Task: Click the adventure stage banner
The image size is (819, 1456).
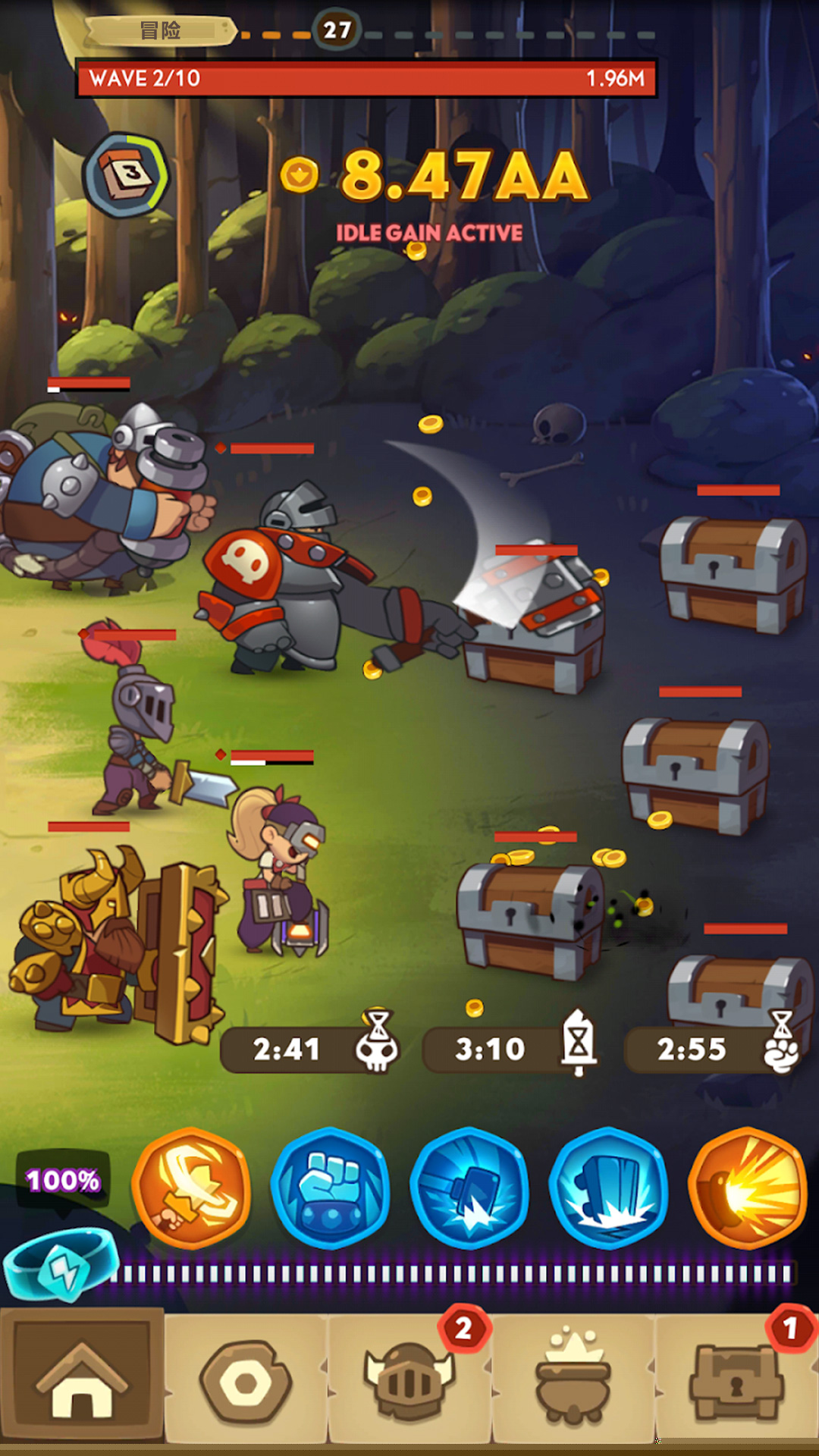Action: [x=160, y=31]
